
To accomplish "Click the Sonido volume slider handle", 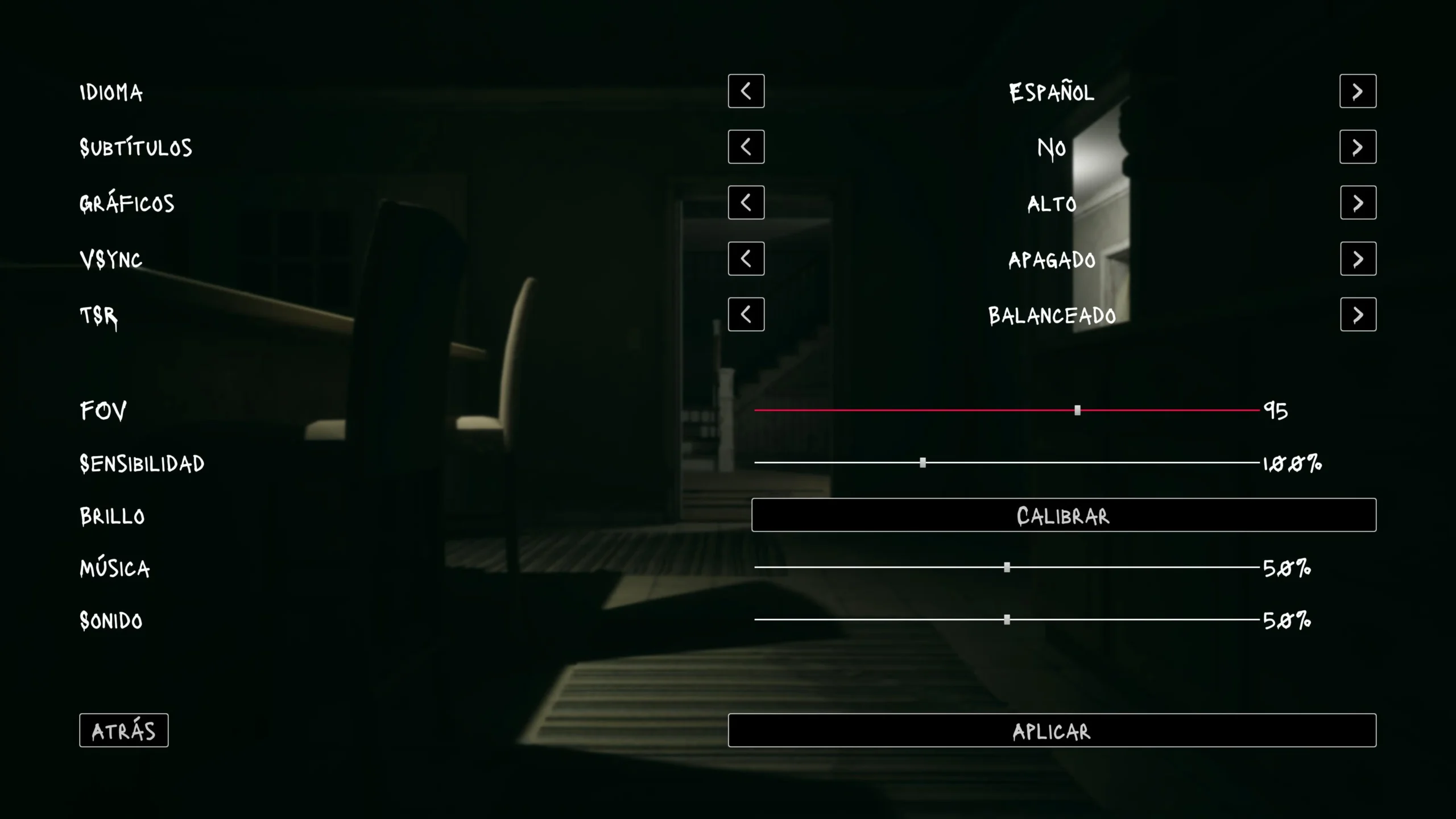I will pos(1007,619).
